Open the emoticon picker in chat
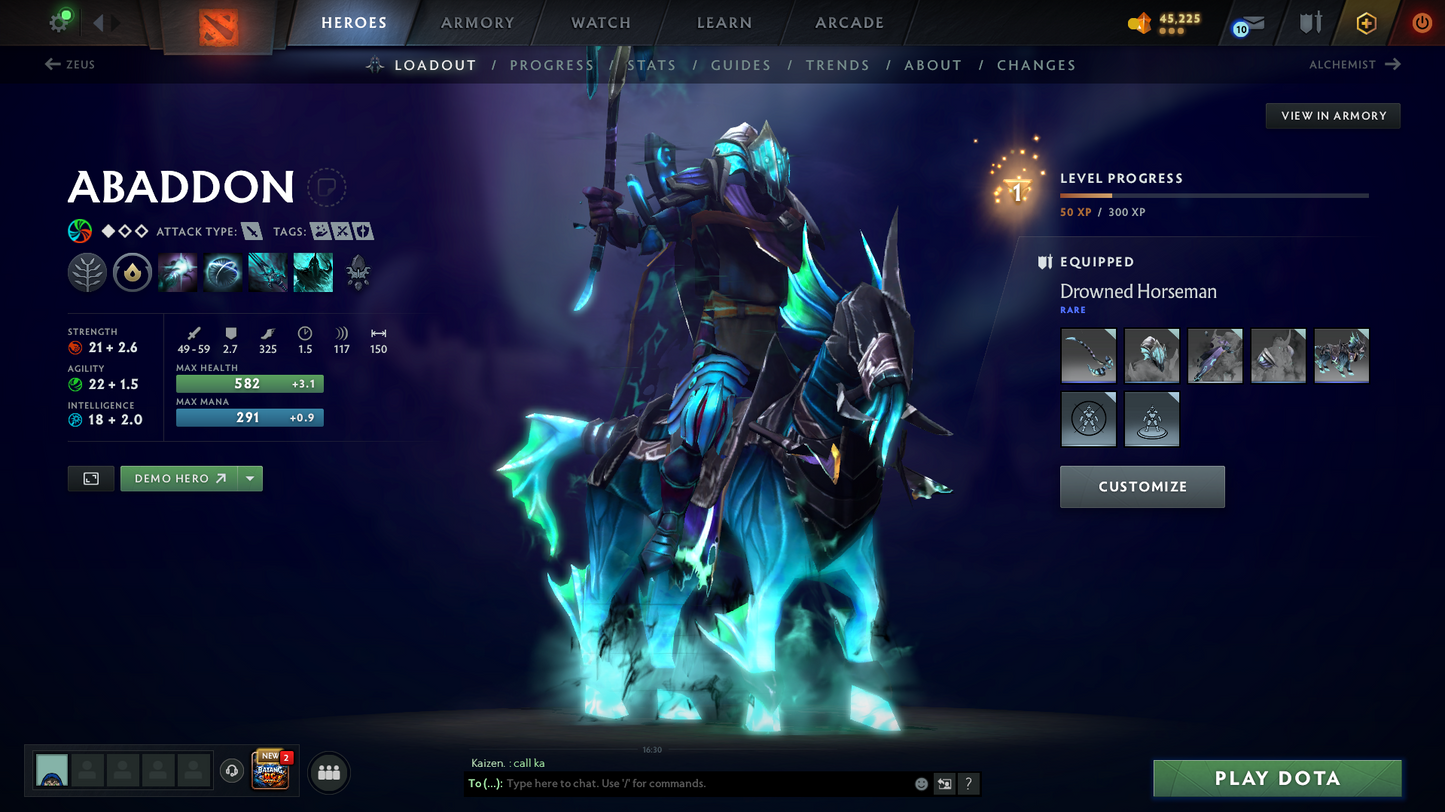Screen dimensions: 1445x812 point(920,784)
